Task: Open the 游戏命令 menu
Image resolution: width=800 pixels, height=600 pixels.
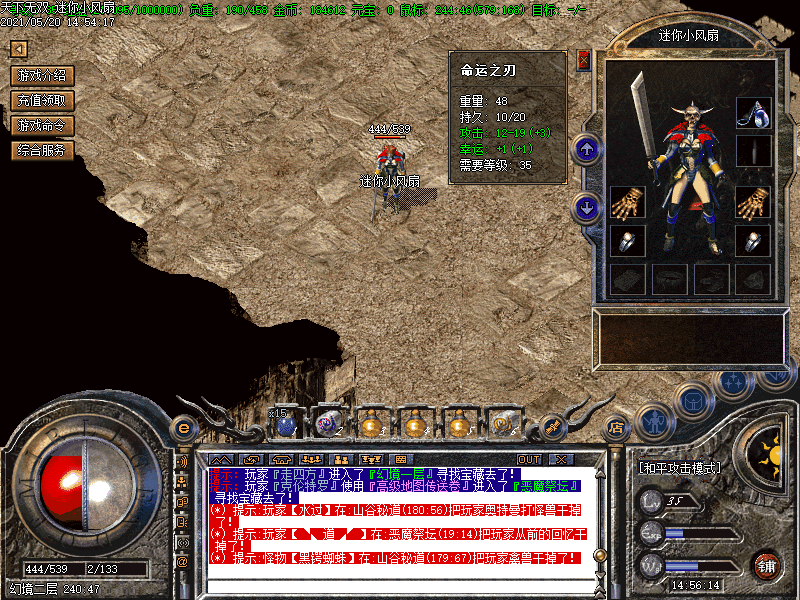Action: pyautogui.click(x=42, y=125)
